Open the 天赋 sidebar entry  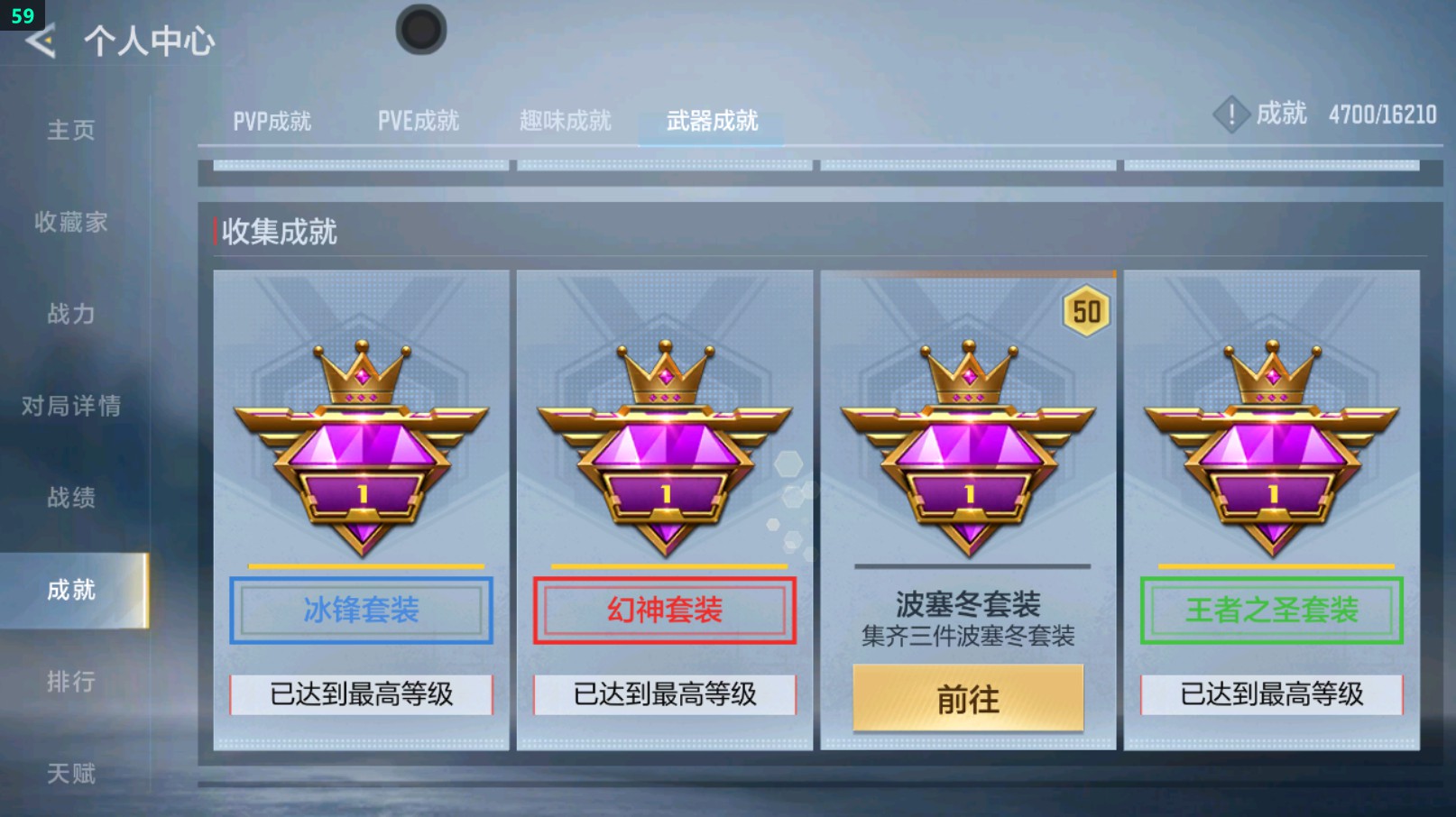click(x=70, y=773)
